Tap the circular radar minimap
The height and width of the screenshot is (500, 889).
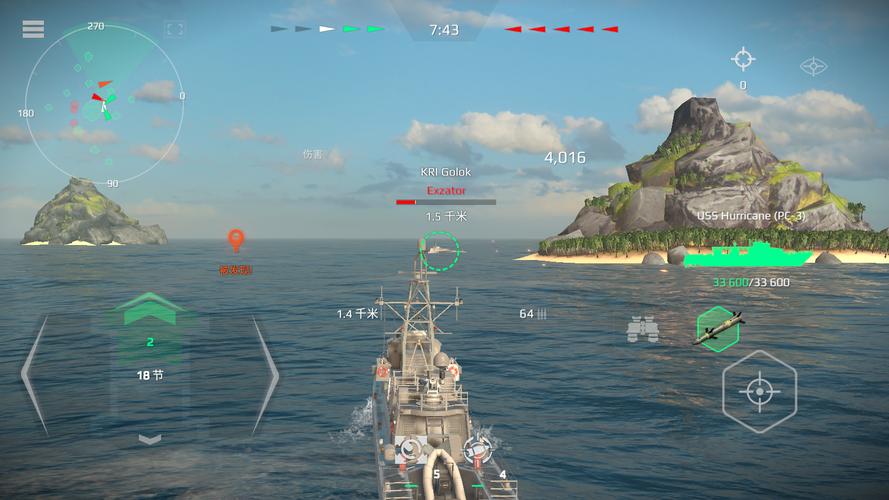pos(104,104)
